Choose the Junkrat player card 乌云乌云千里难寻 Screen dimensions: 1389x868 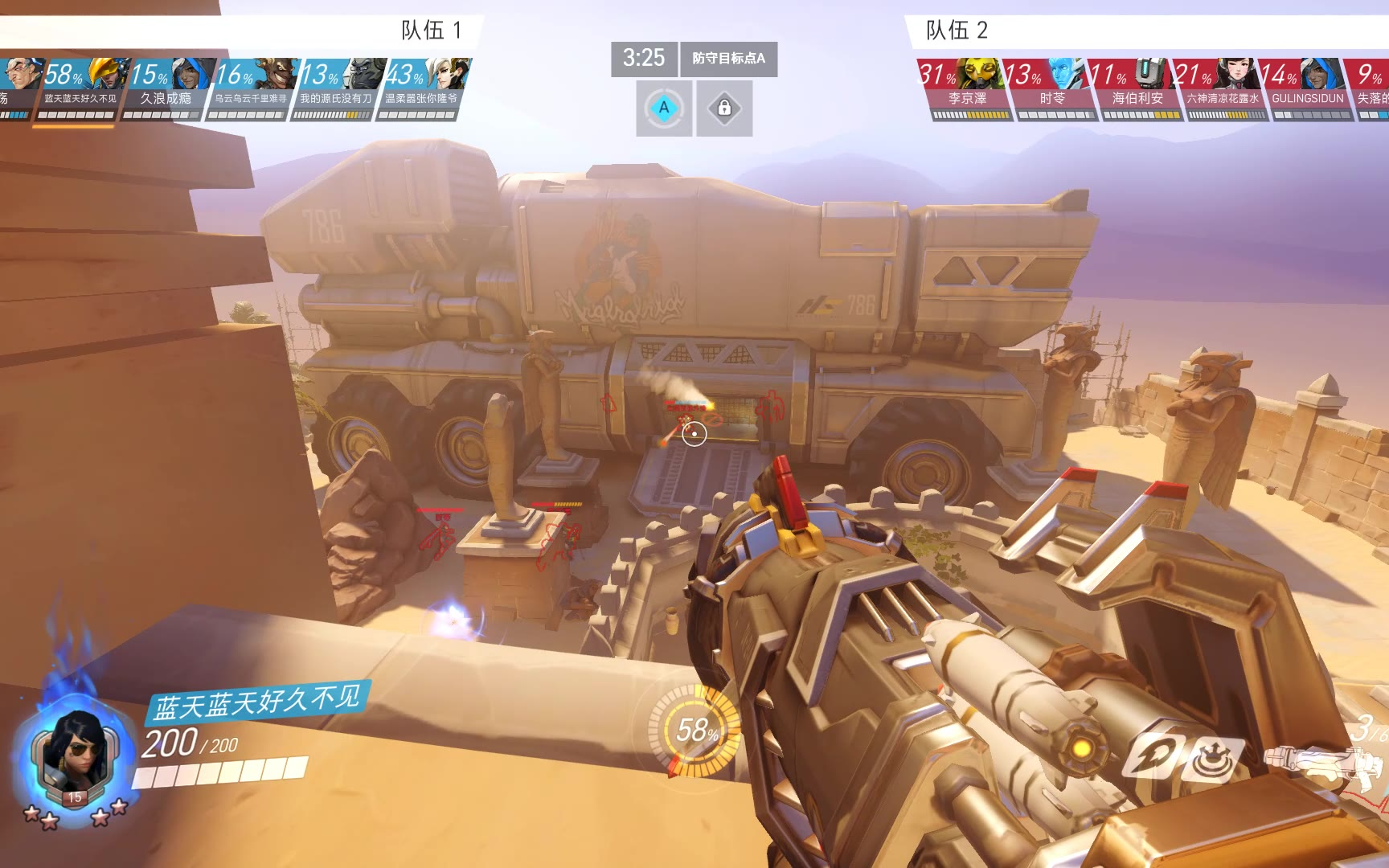250,89
